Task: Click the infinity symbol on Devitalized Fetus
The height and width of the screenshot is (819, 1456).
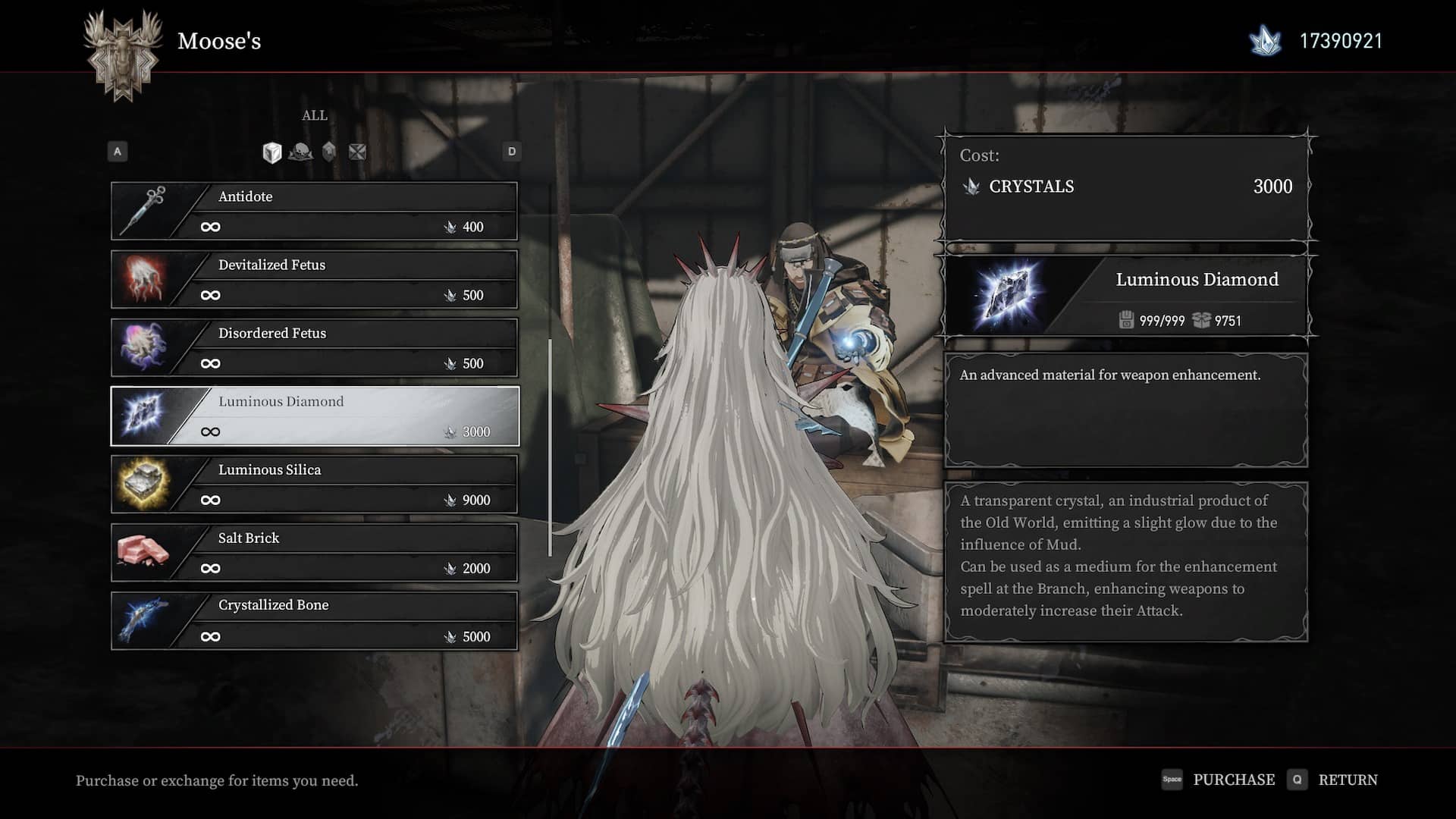Action: 210,295
